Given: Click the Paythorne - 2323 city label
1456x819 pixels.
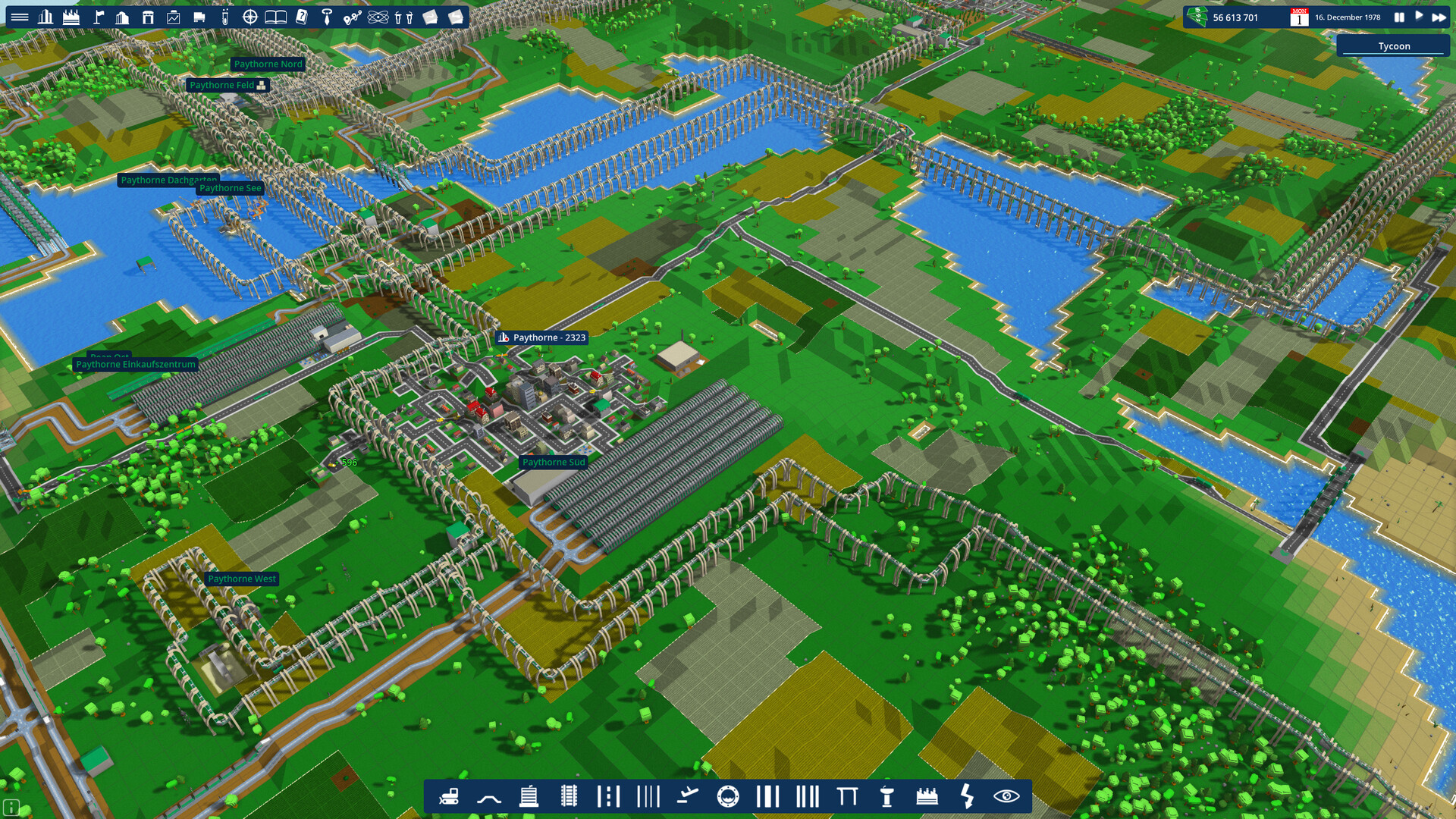Looking at the screenshot, I should click(543, 338).
